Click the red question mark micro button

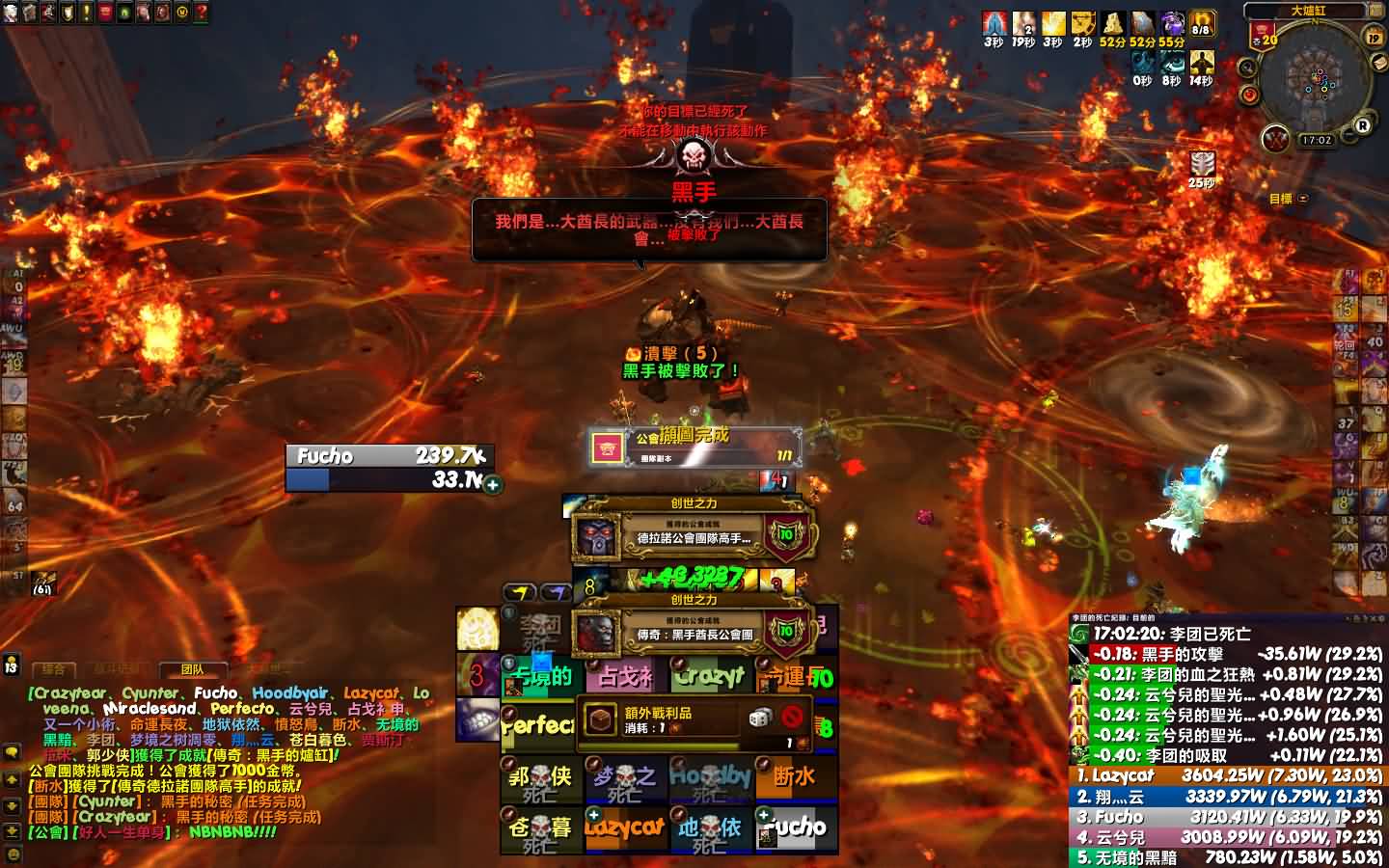tap(201, 13)
